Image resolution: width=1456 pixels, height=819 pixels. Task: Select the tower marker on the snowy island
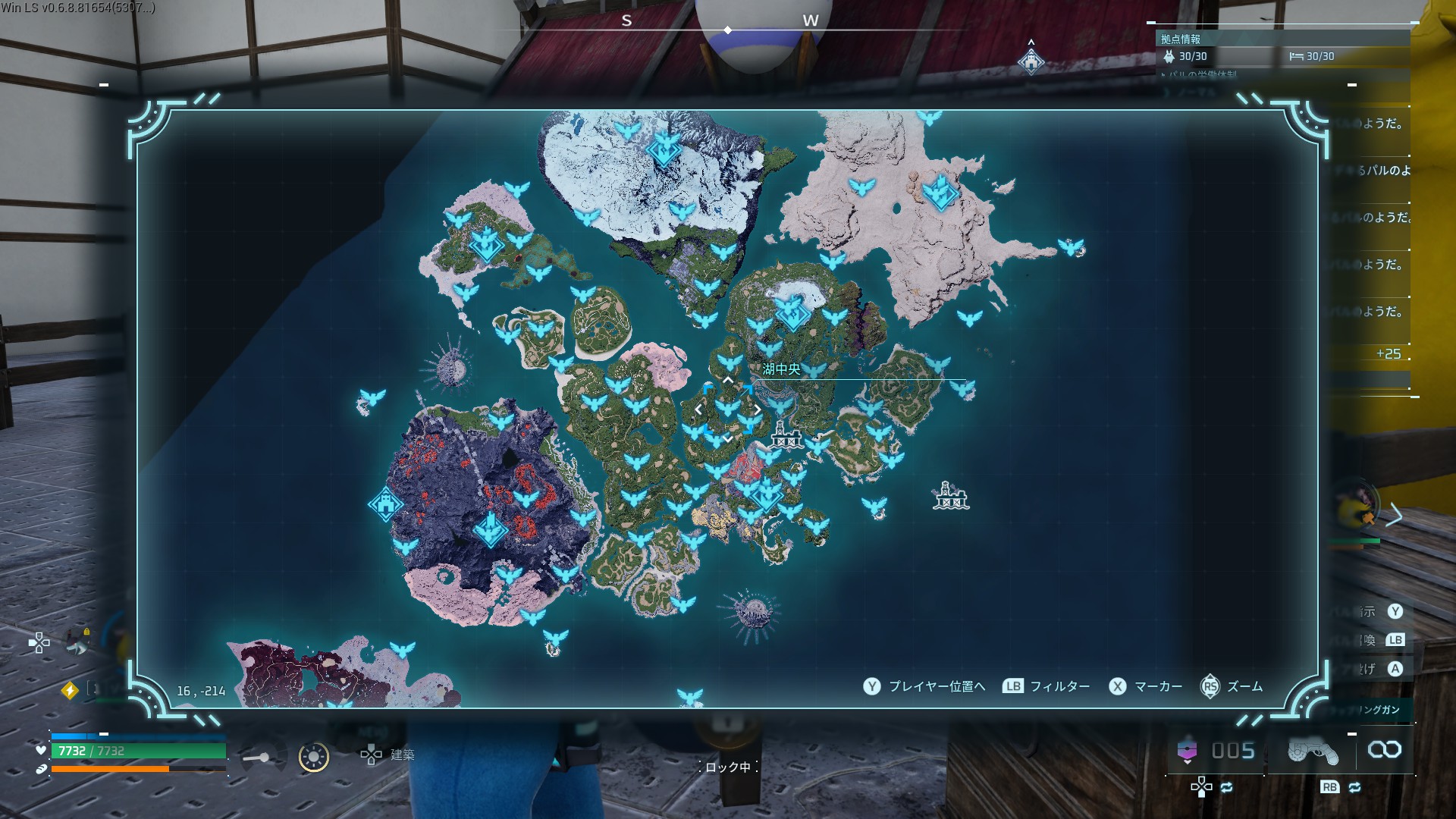[664, 149]
